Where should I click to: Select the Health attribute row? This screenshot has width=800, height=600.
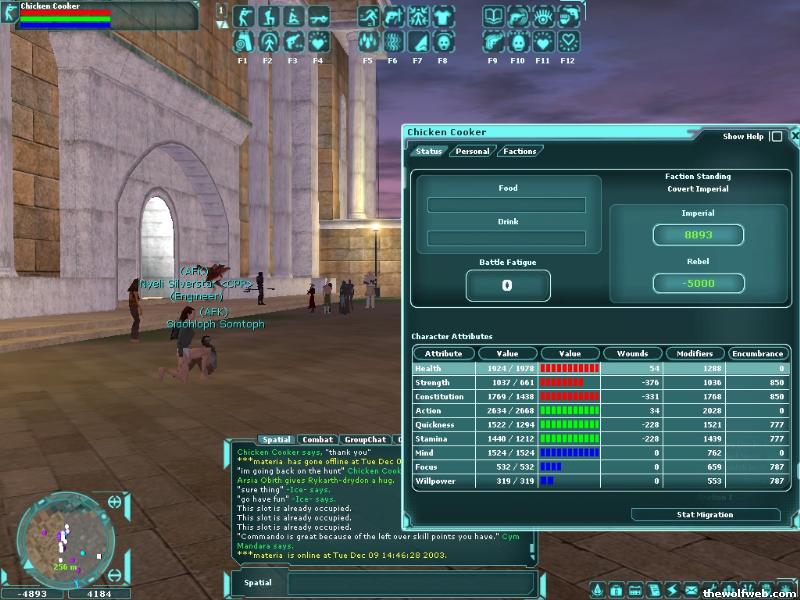tap(600, 369)
